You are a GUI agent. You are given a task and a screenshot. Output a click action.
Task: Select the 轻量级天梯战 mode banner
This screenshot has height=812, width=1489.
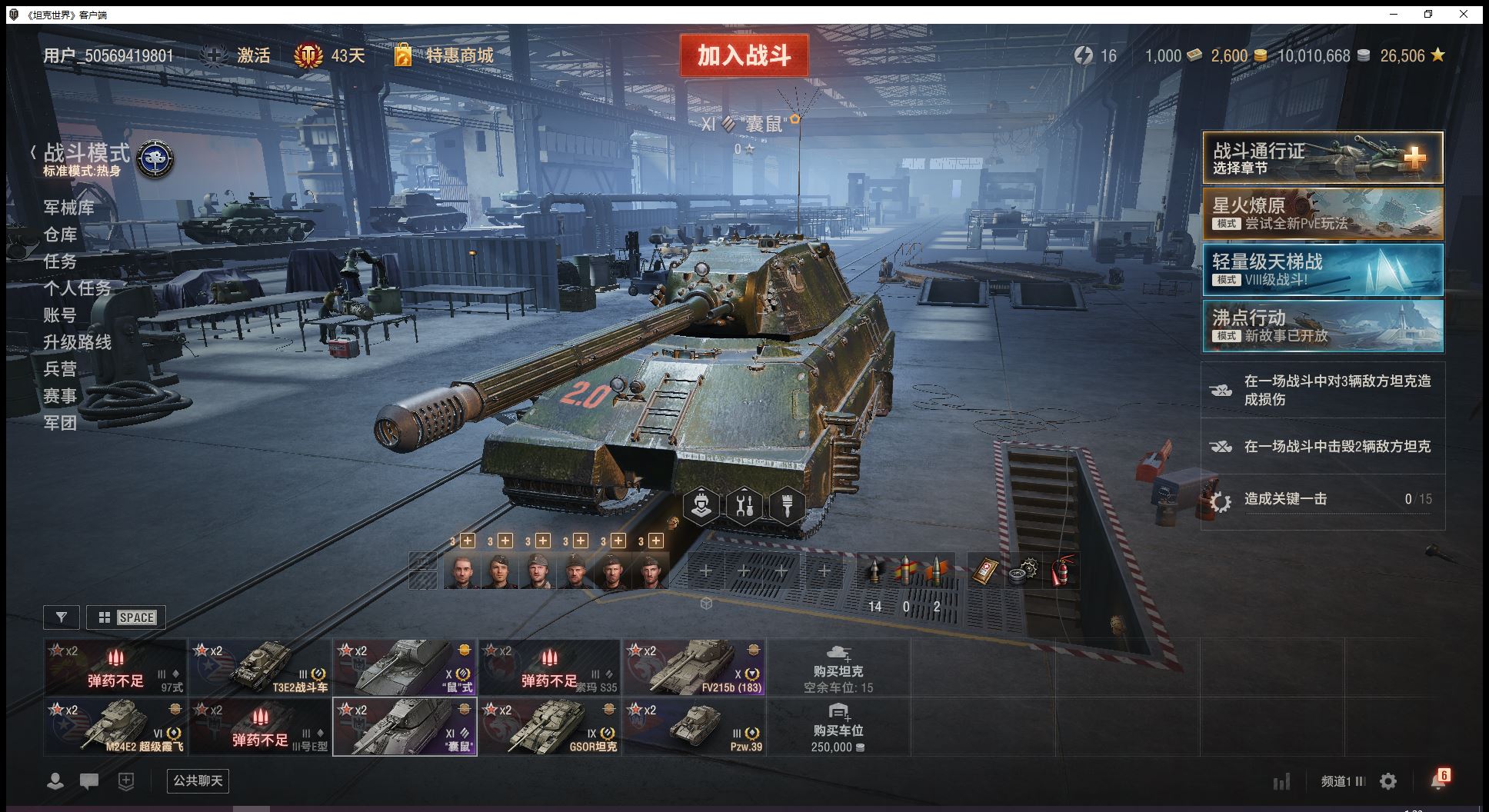click(x=1322, y=270)
